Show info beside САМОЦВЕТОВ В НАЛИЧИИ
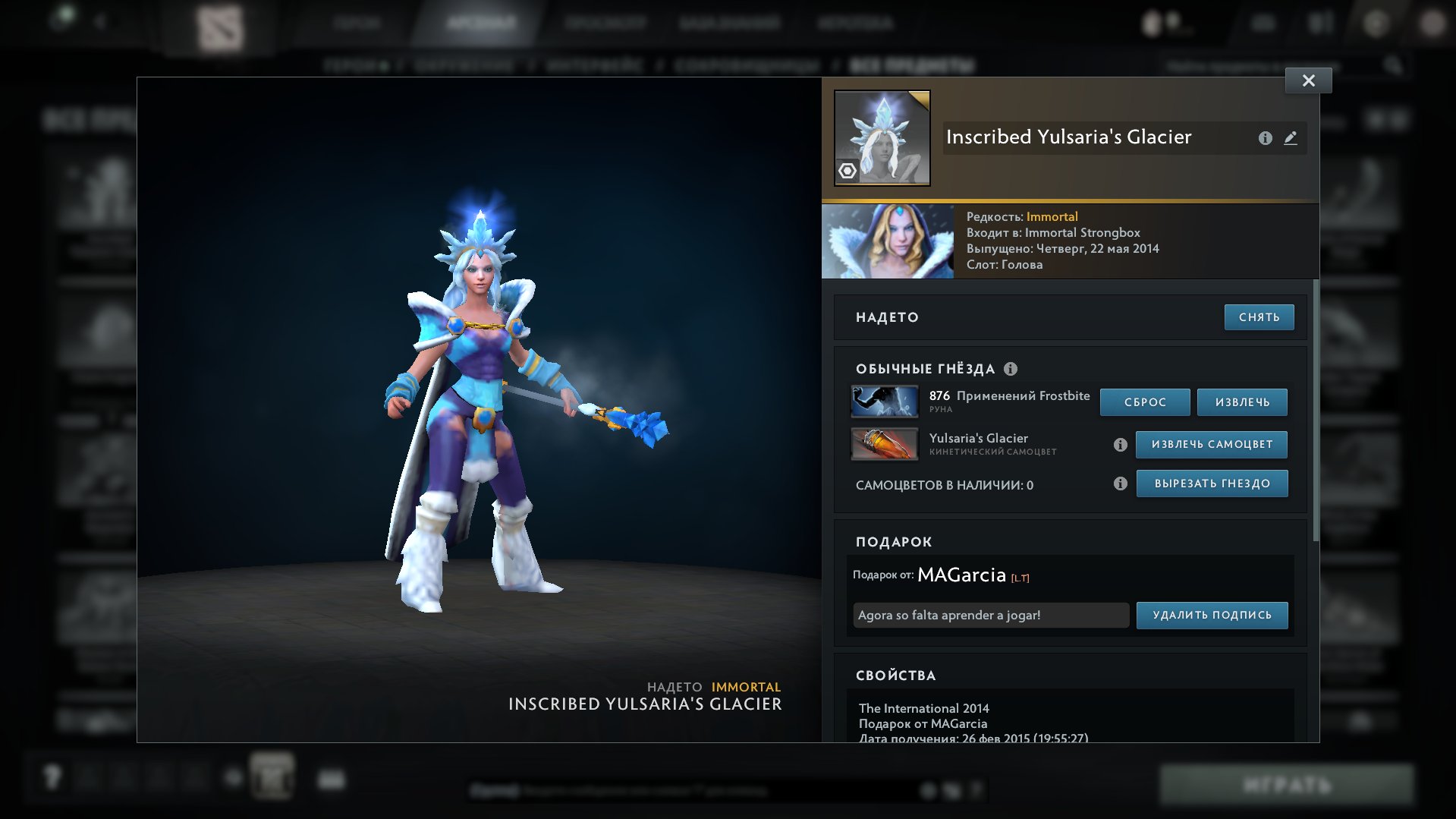This screenshot has width=1456, height=819. point(1120,484)
